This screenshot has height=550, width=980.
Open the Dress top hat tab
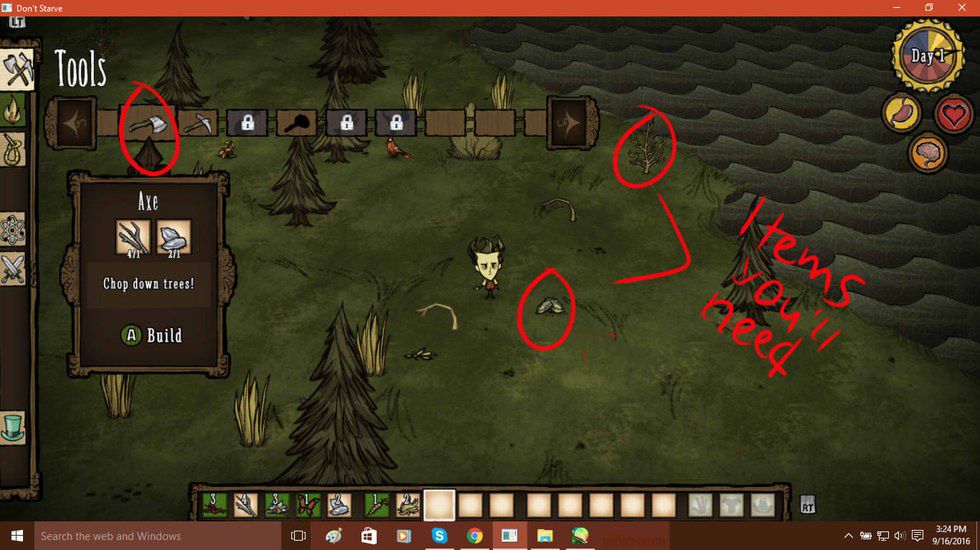(x=12, y=427)
